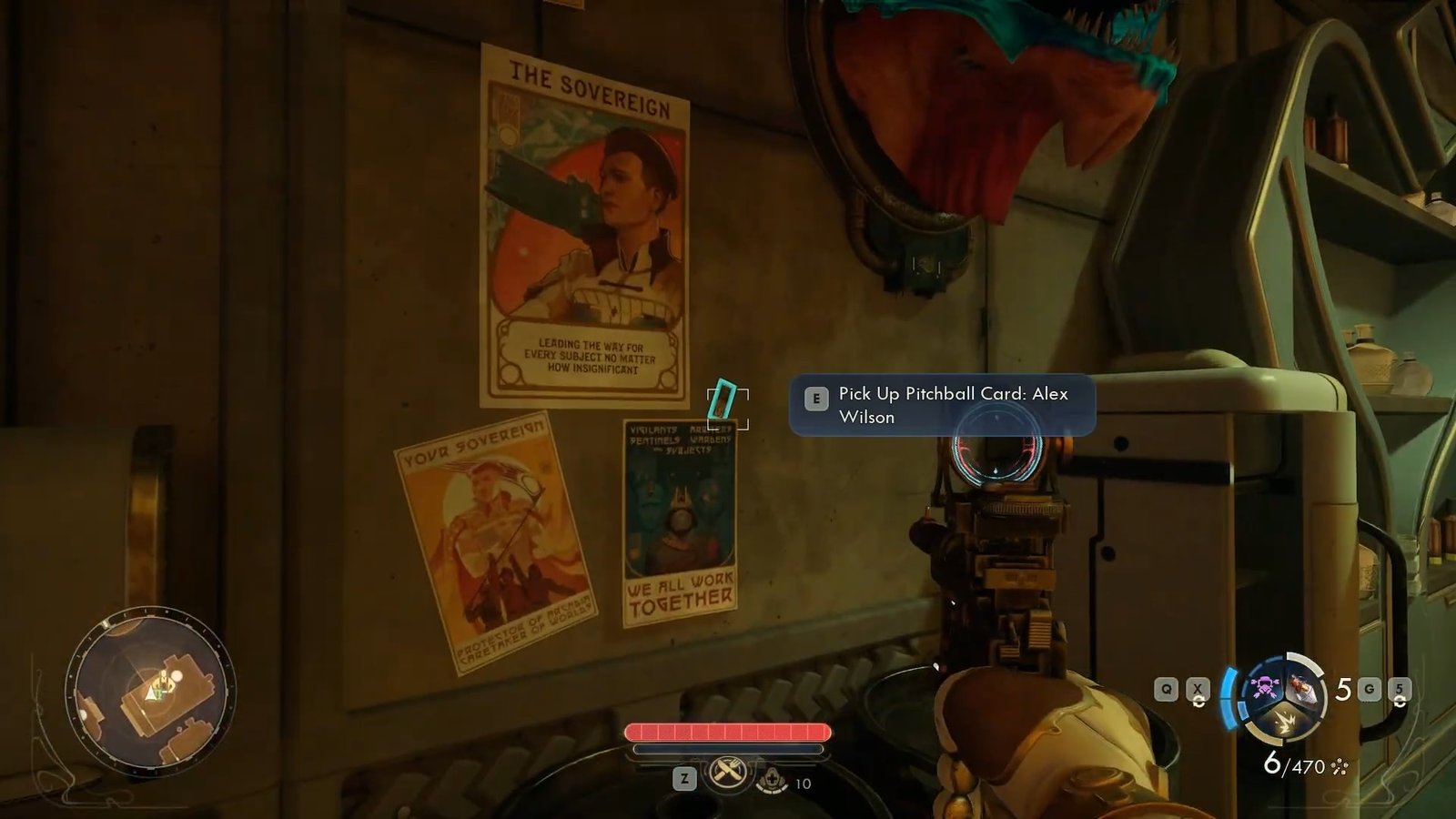The image size is (1456, 819).
Task: Choose the gold burst ability segment
Action: click(1283, 723)
